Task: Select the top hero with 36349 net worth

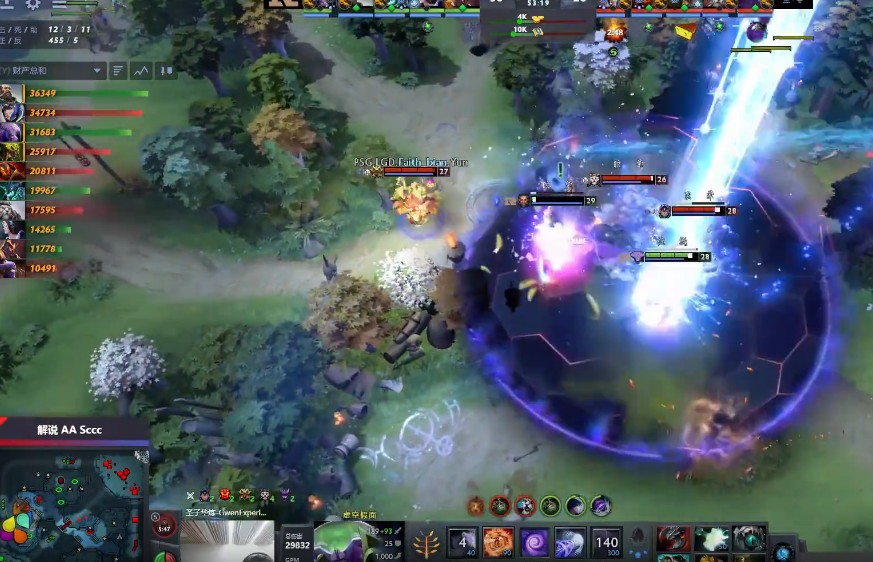Action: tap(13, 94)
